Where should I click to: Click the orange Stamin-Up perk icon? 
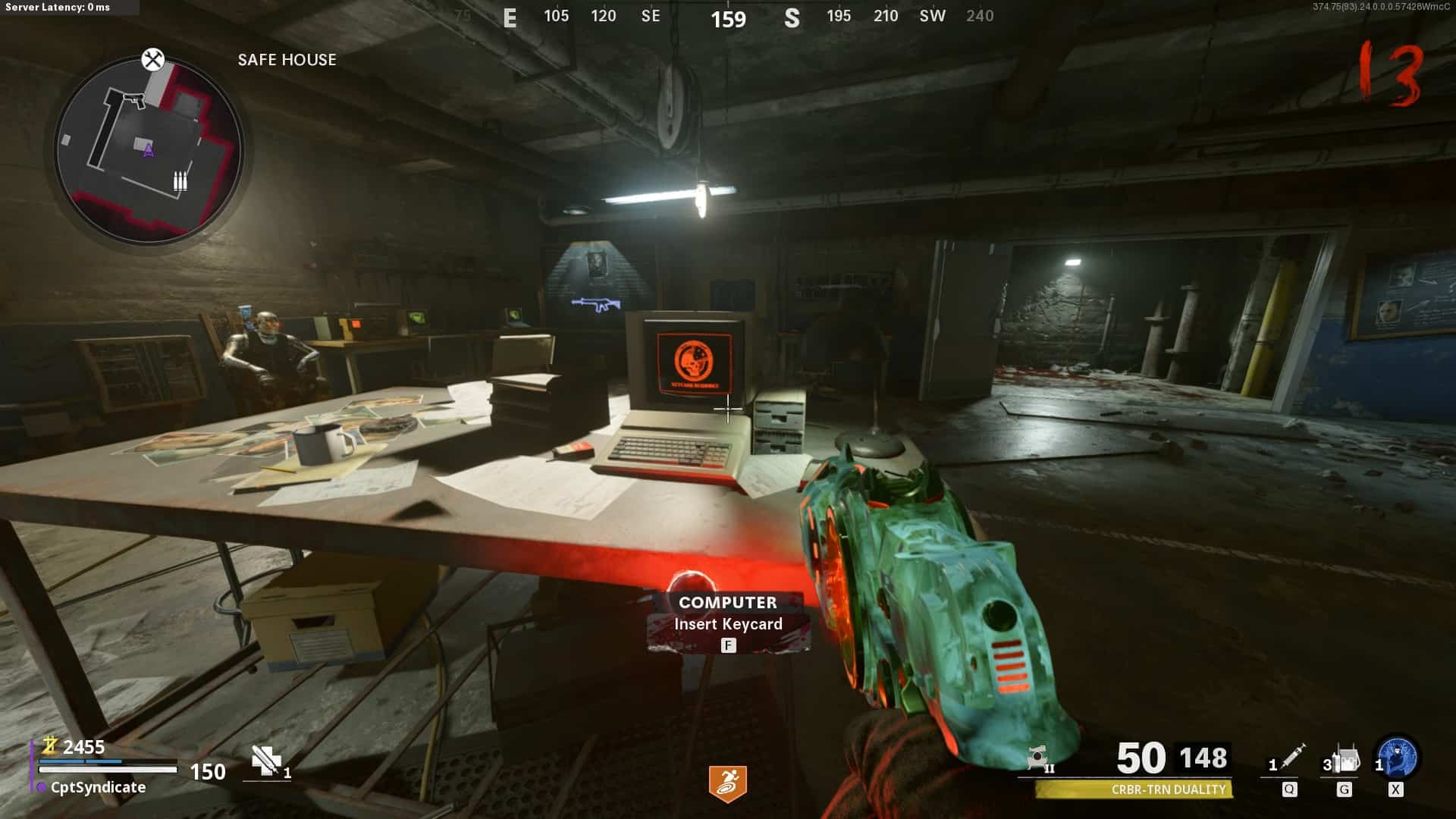[727, 783]
